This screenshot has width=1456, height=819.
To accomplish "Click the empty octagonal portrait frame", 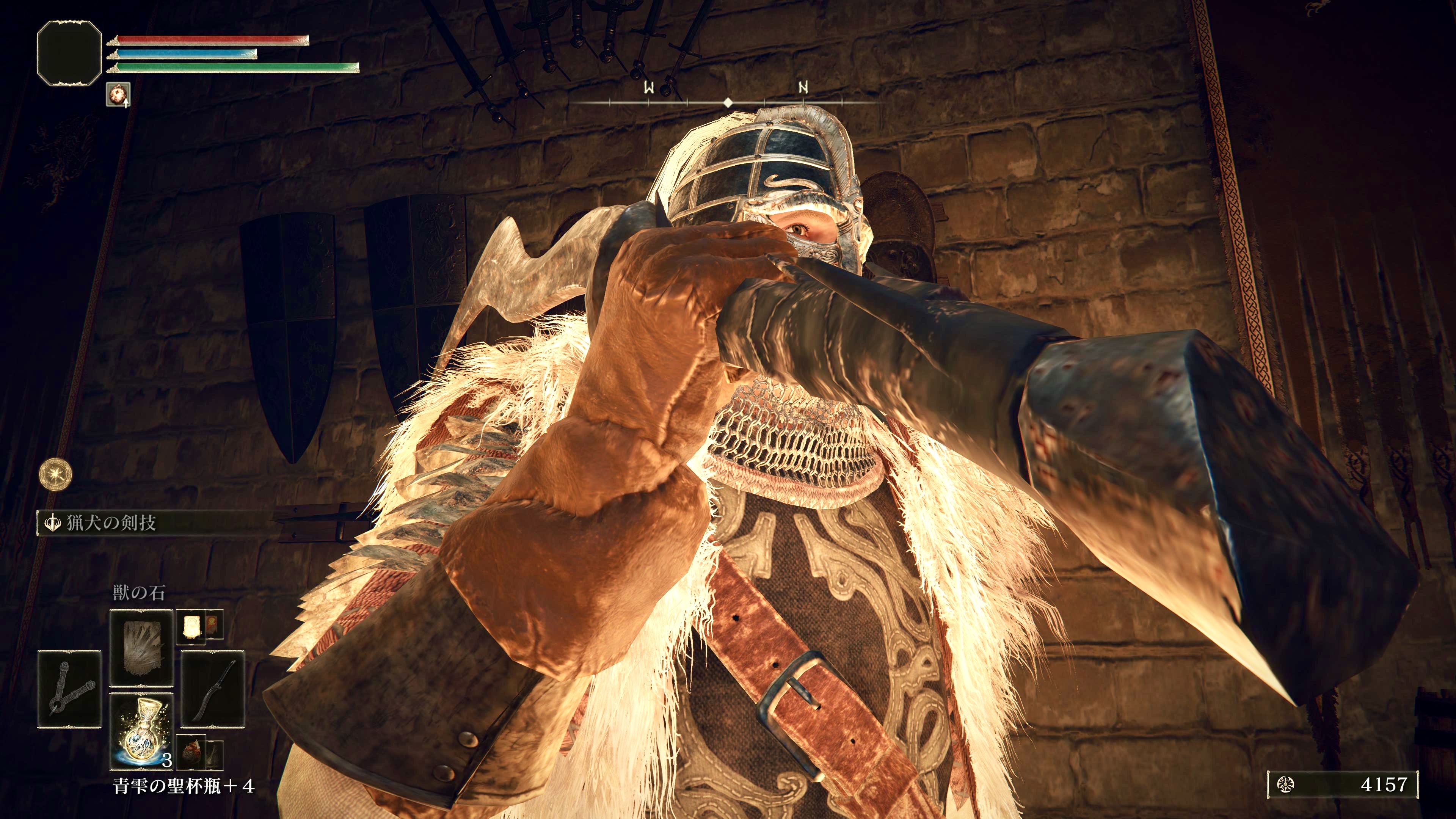I will (69, 53).
